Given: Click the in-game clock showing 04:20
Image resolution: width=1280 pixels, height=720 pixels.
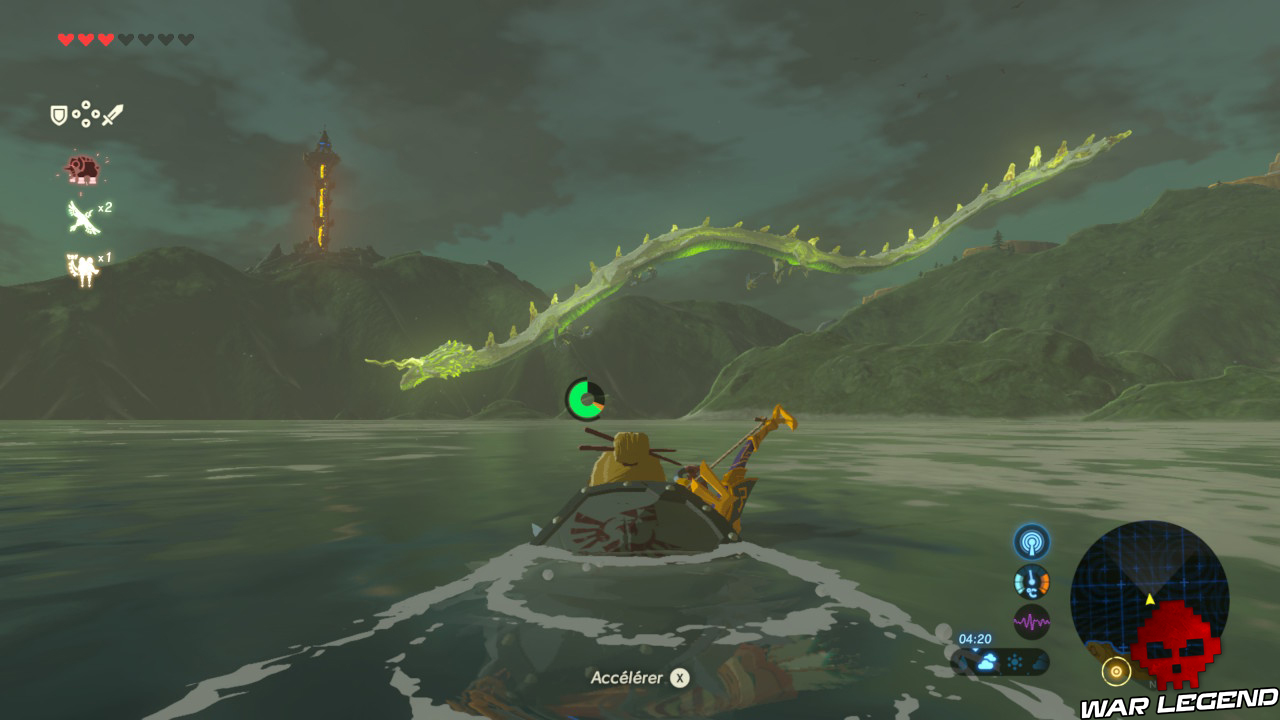Looking at the screenshot, I should [x=975, y=639].
